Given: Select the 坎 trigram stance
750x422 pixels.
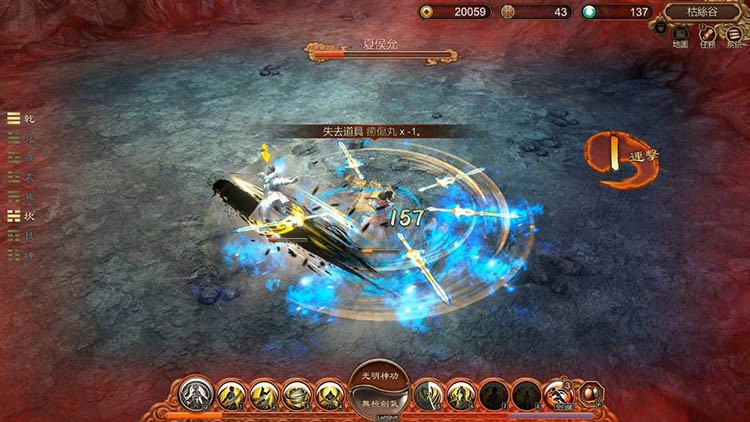Looking at the screenshot, I should click(14, 216).
